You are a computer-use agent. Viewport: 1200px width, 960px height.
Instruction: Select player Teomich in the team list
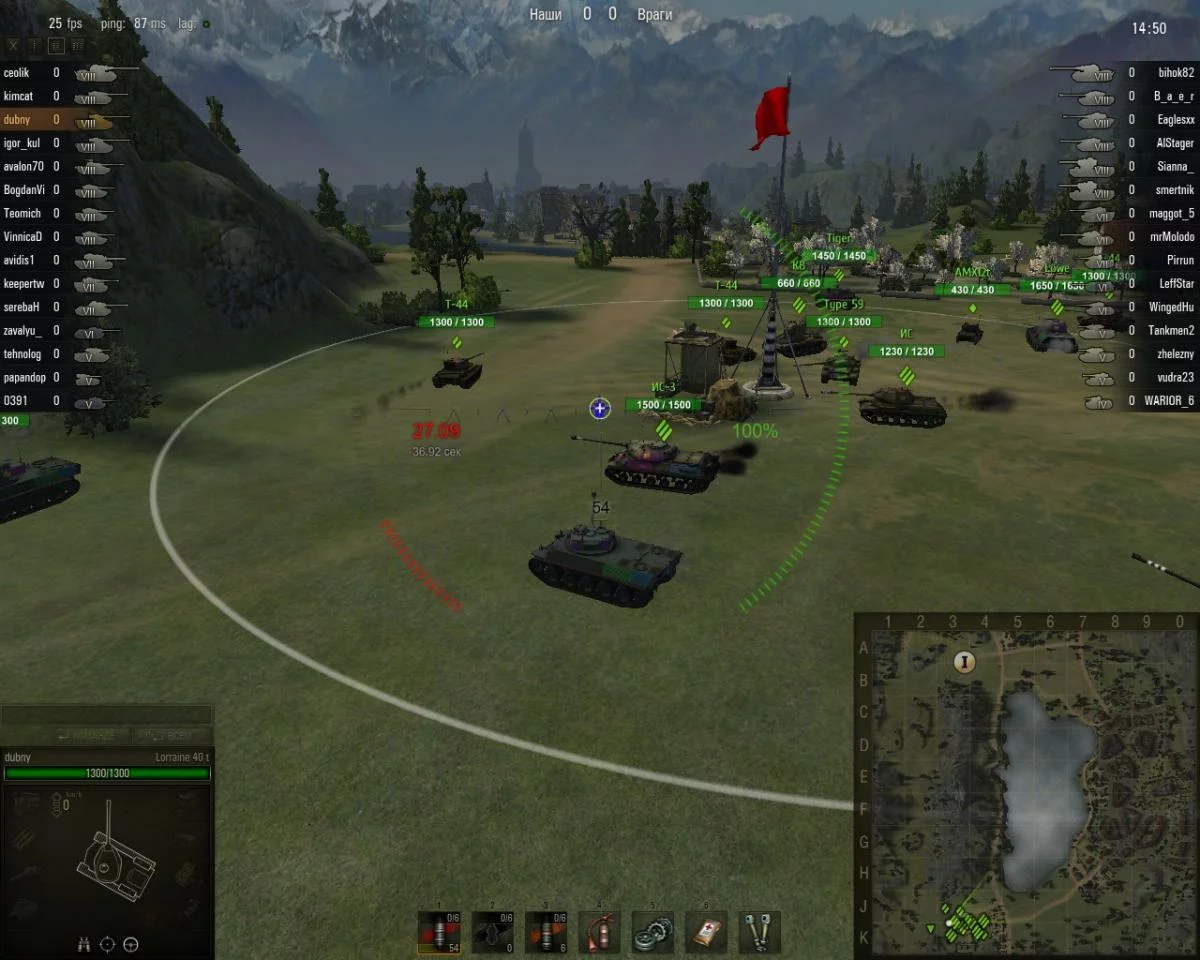click(23, 214)
